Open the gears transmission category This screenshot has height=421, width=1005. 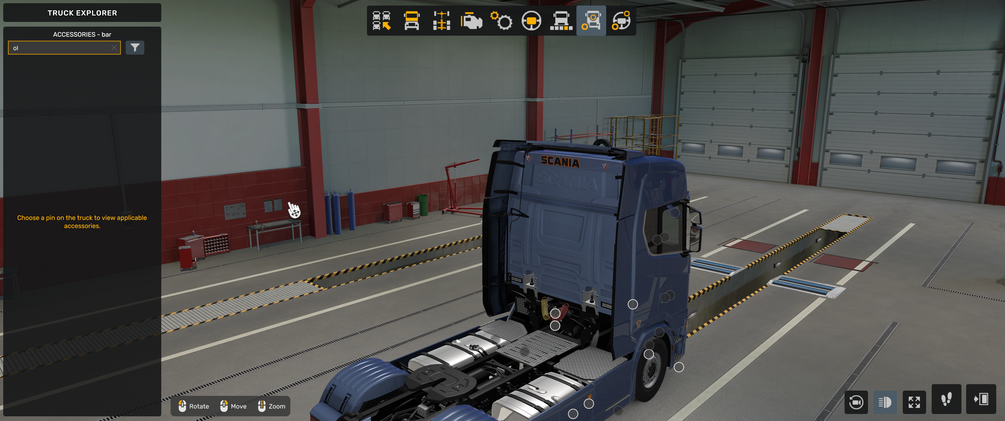pos(501,21)
